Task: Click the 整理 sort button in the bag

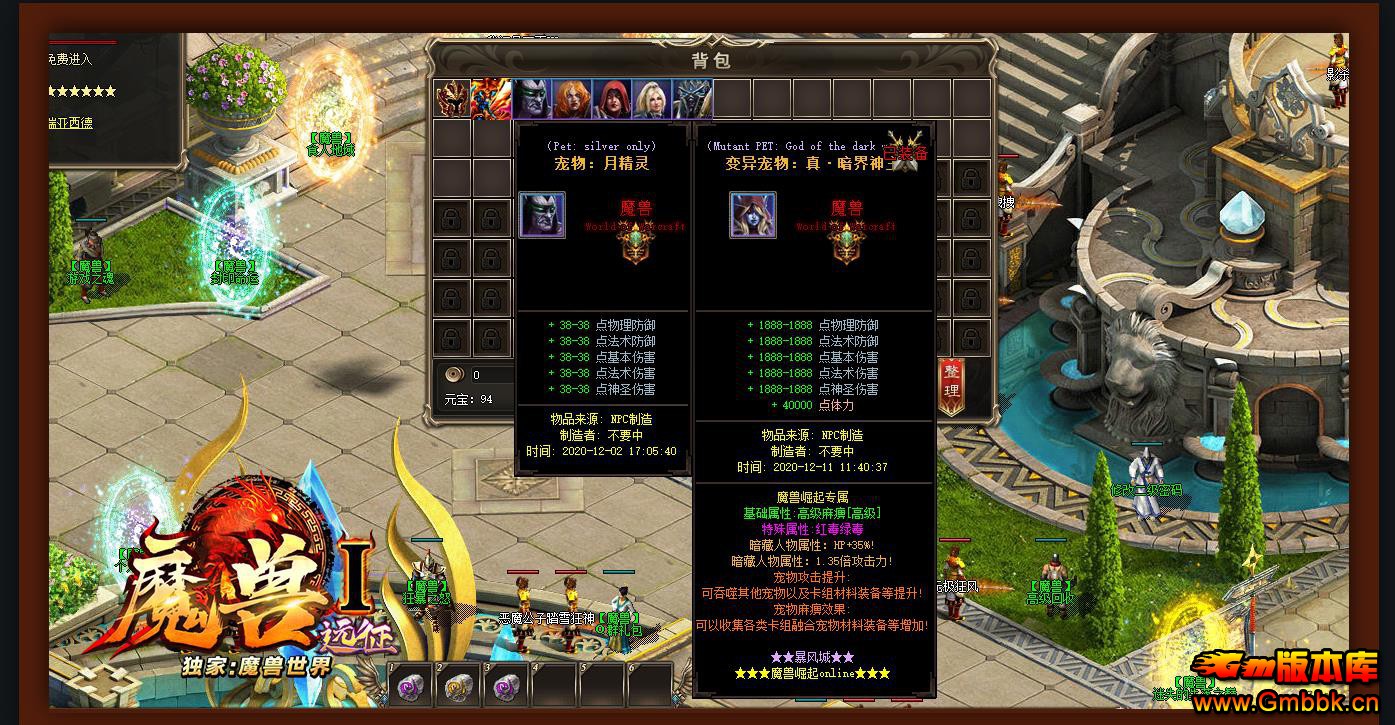Action: (951, 384)
